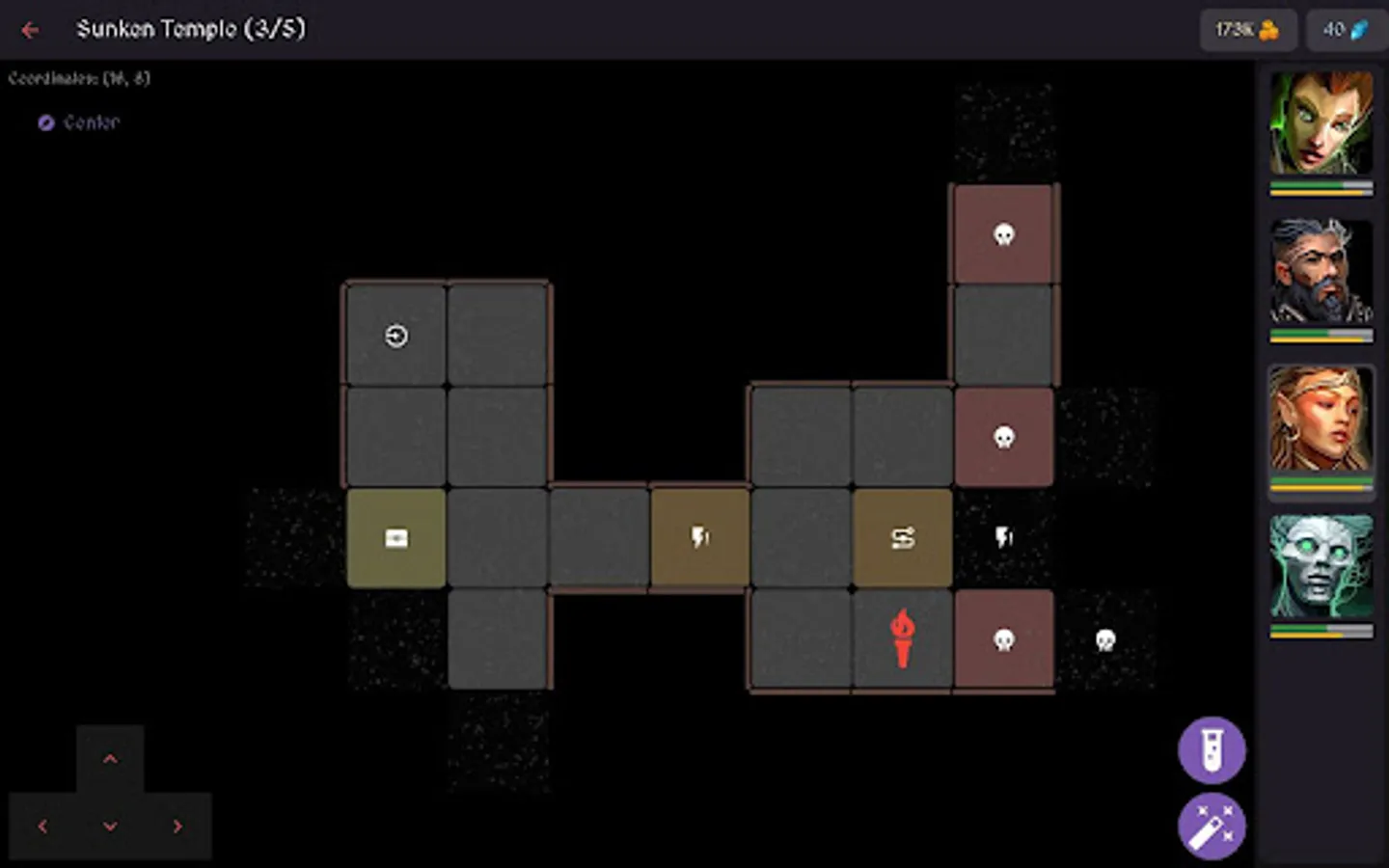Select the skull enemy on the topmost maroon tile
Viewport: 1389px width, 868px height.
click(1003, 234)
